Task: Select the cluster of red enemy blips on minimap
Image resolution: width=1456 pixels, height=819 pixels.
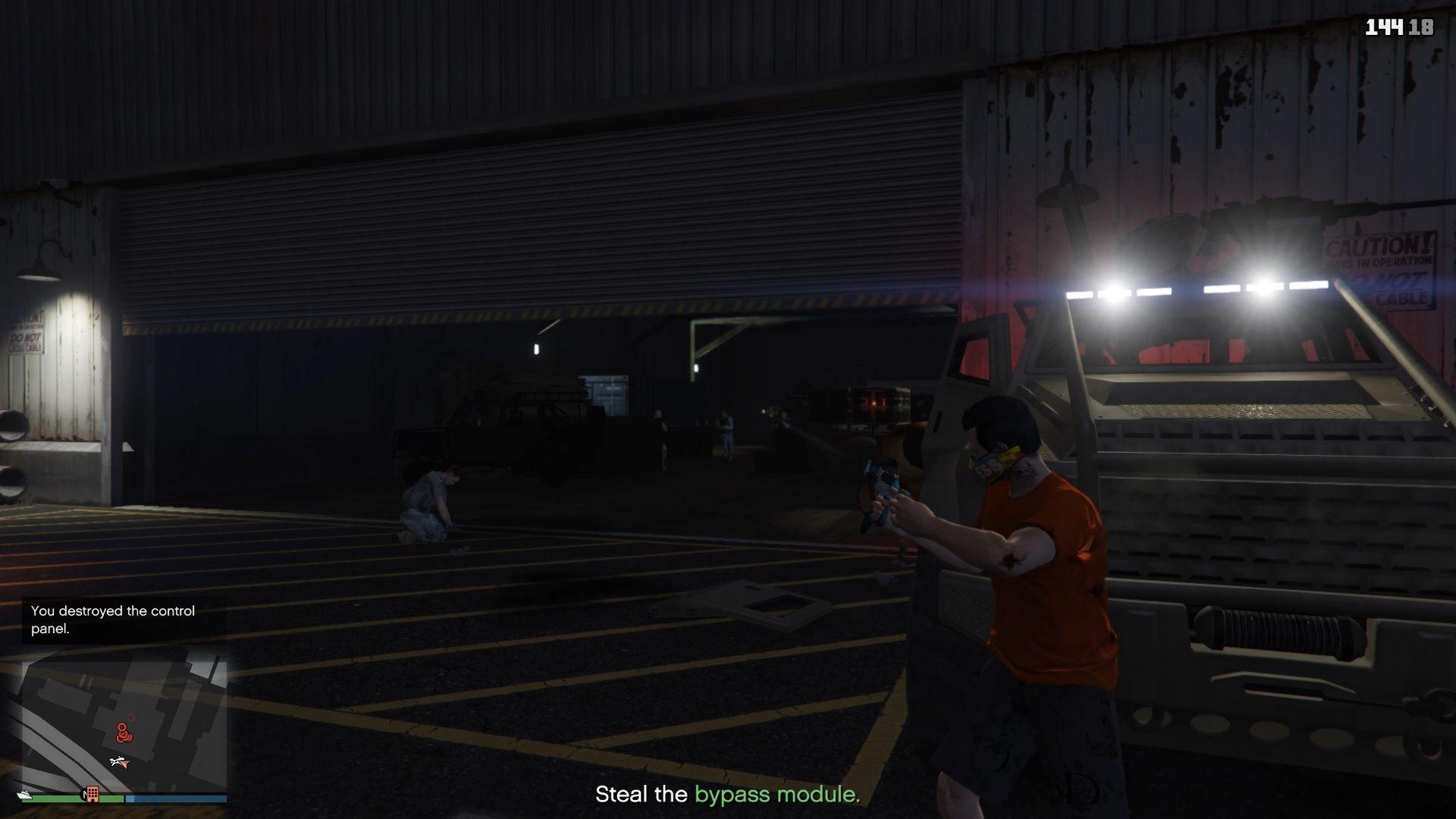Action: [x=124, y=733]
